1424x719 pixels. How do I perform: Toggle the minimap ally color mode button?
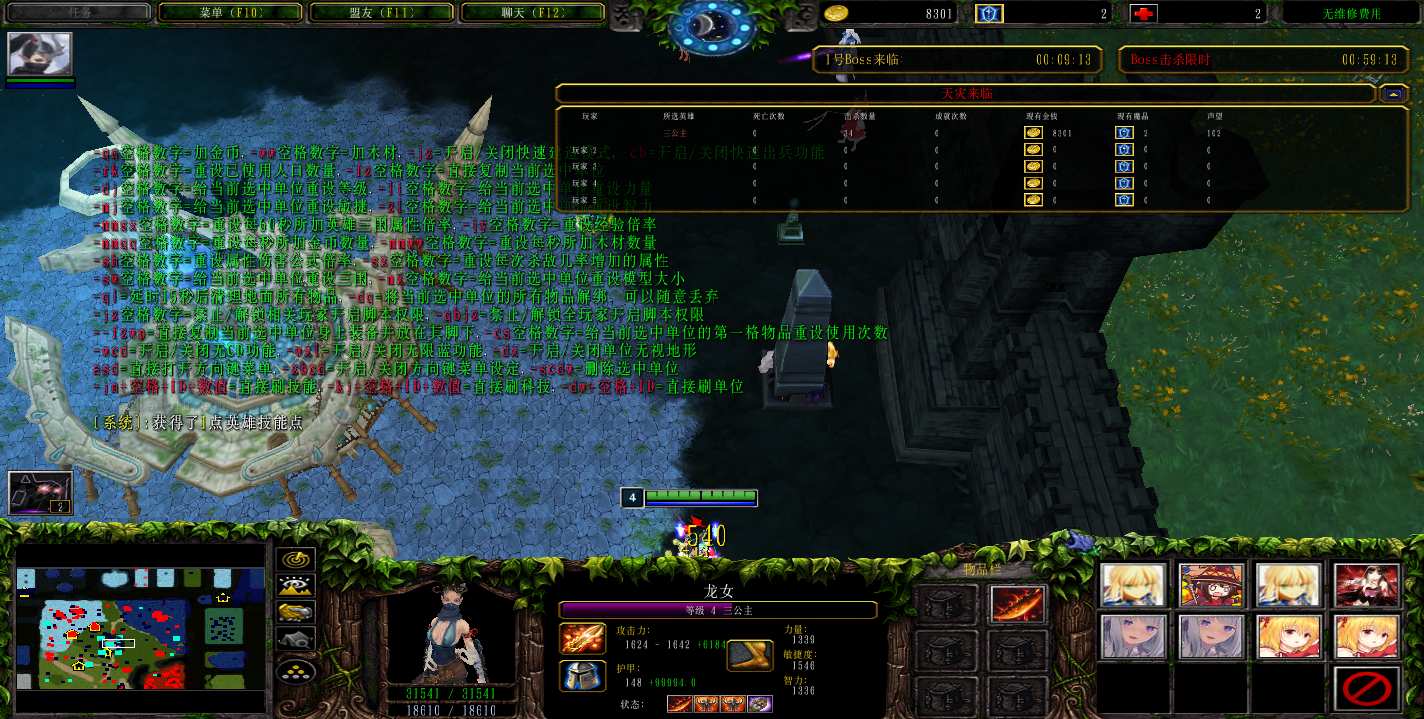pyautogui.click(x=296, y=612)
